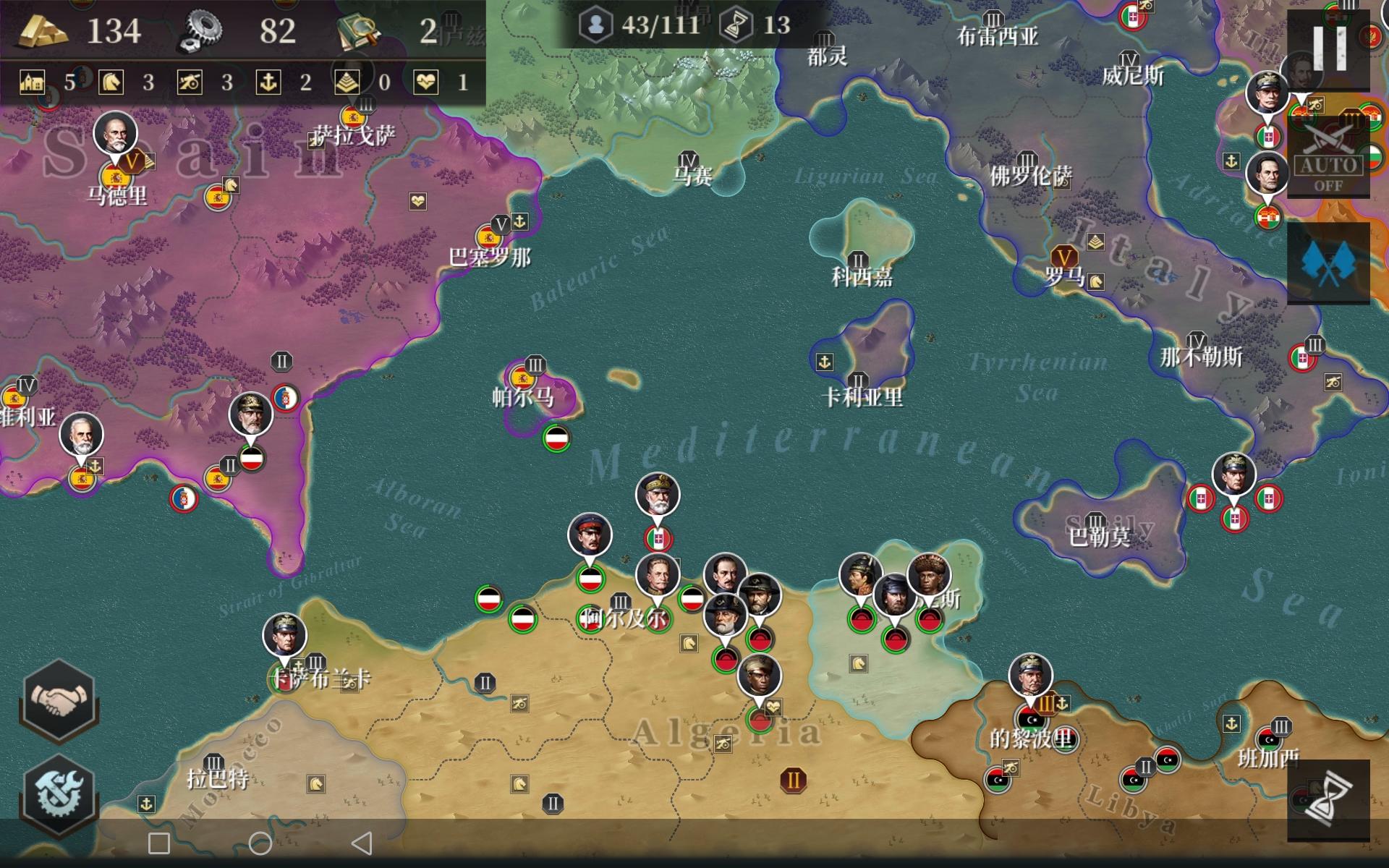Tap the Android home circle button
1389x868 pixels.
(260, 843)
